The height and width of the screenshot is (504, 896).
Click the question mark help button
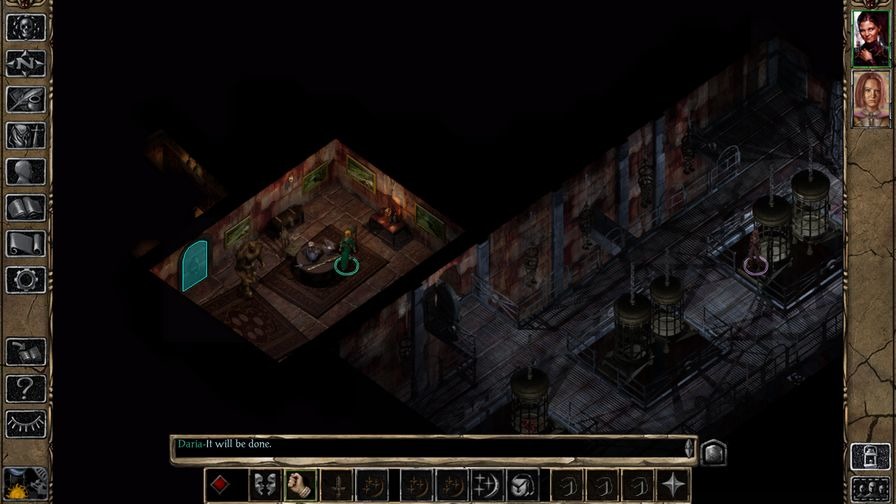click(x=25, y=388)
